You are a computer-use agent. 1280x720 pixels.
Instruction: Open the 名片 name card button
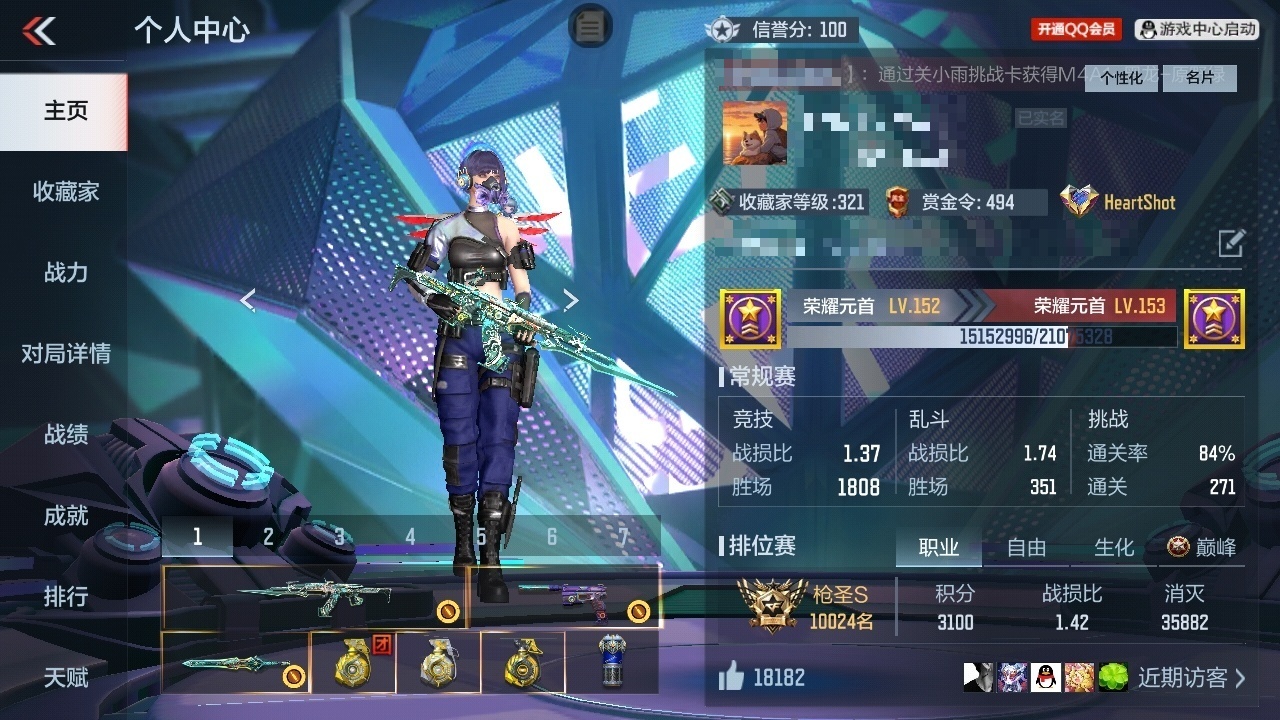(x=1200, y=78)
